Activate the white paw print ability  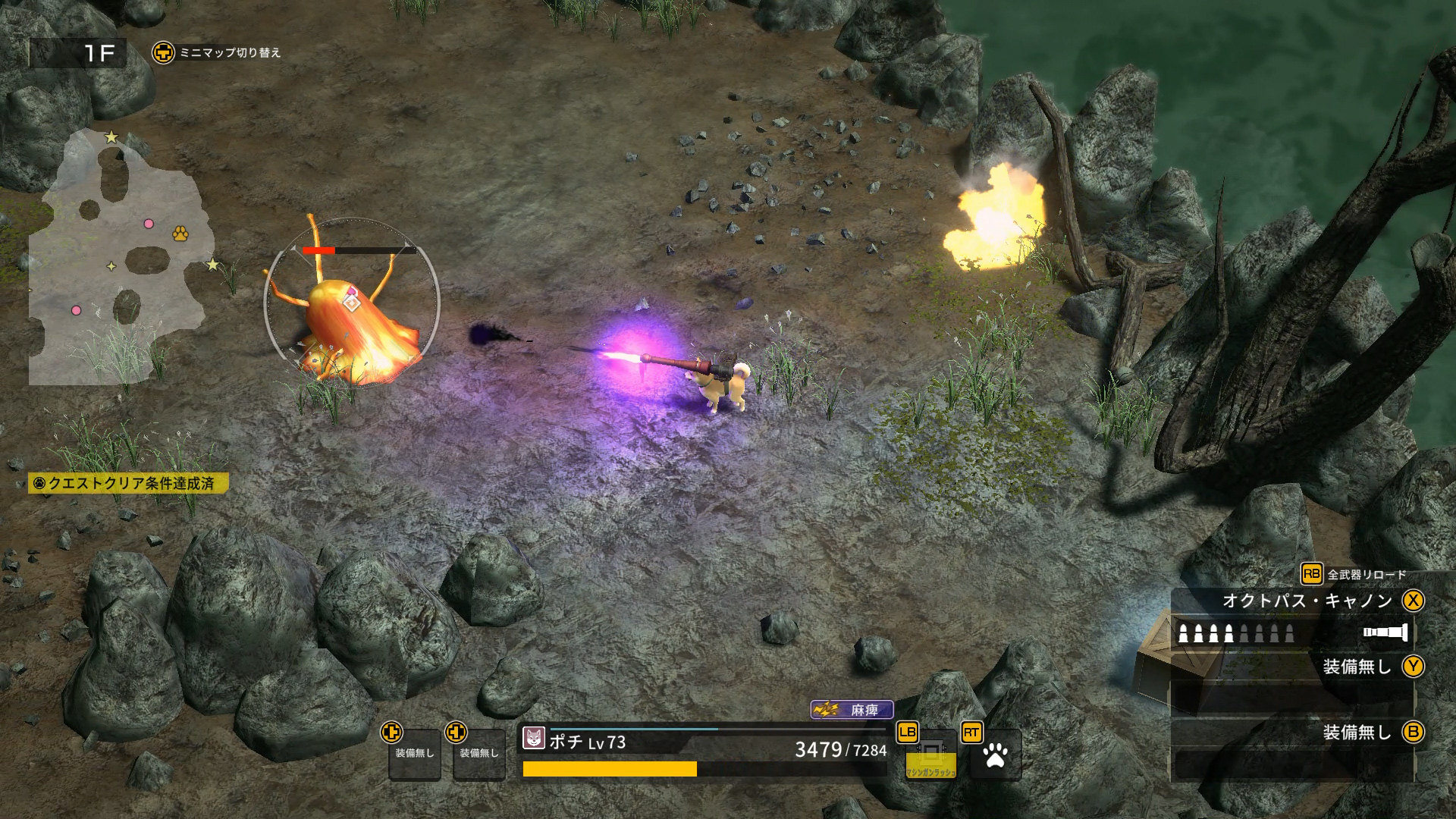click(995, 755)
